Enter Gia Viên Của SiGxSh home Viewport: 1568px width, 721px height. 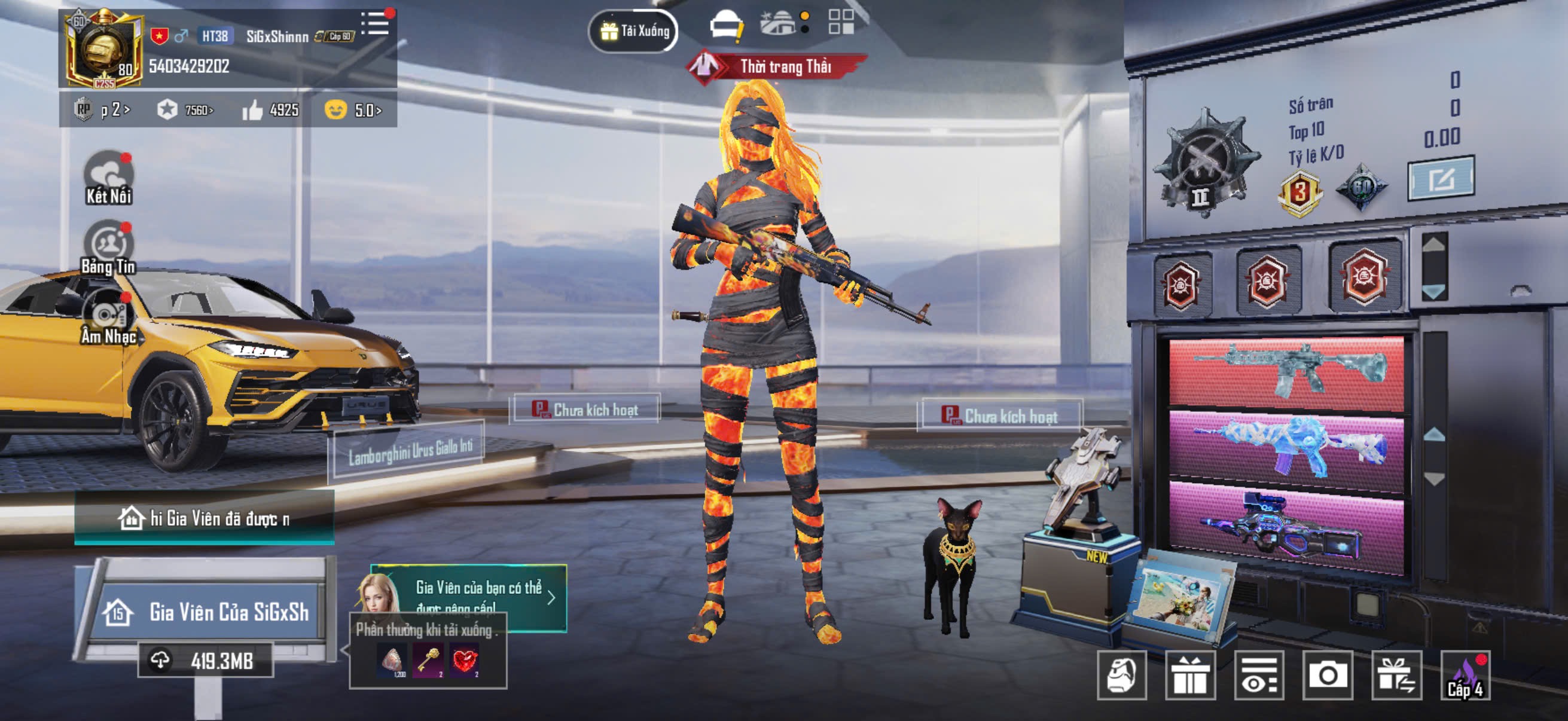pyautogui.click(x=207, y=612)
